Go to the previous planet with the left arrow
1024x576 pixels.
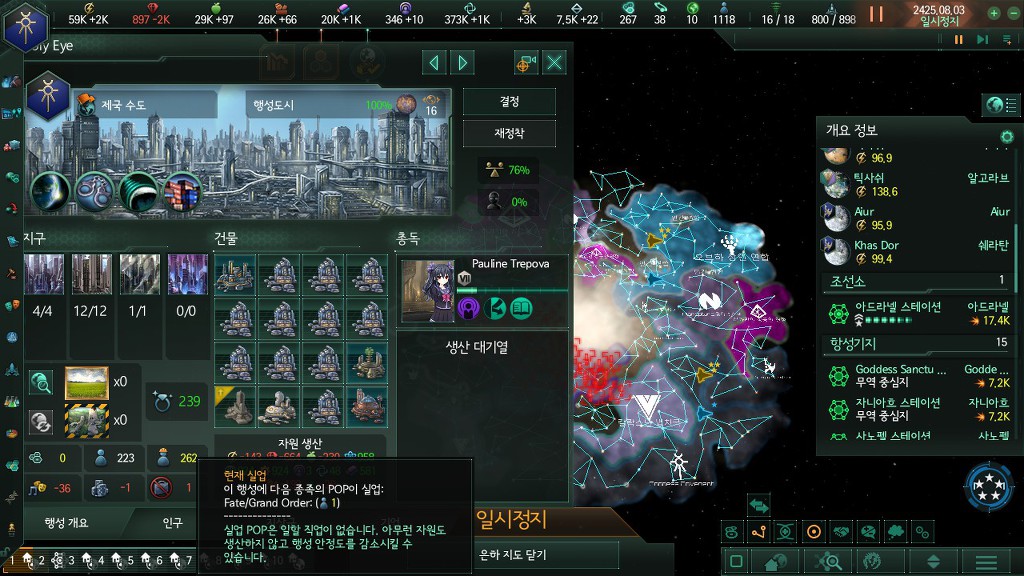click(x=434, y=63)
